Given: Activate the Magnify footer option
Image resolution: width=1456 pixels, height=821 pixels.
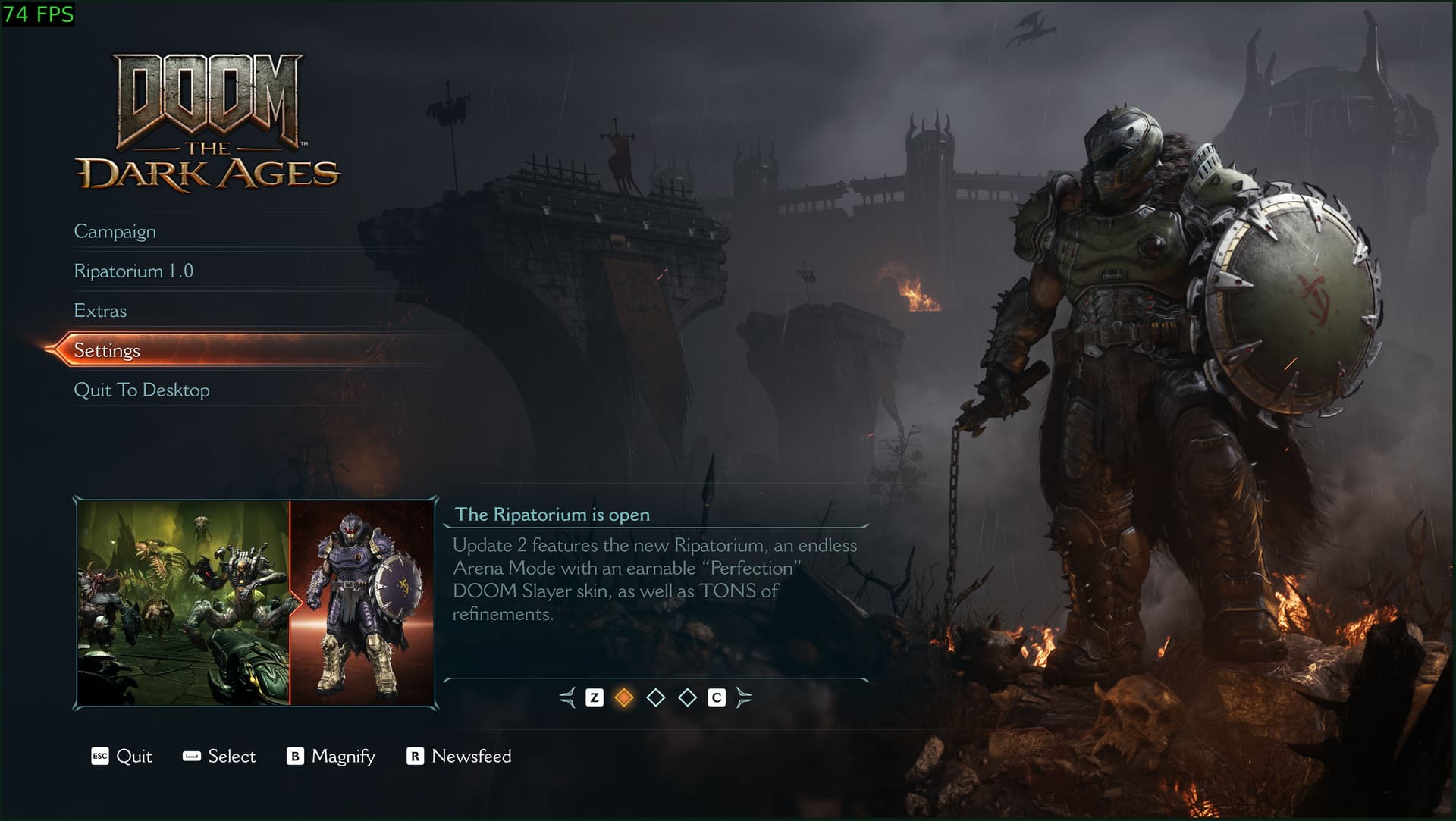Looking at the screenshot, I should coord(331,756).
